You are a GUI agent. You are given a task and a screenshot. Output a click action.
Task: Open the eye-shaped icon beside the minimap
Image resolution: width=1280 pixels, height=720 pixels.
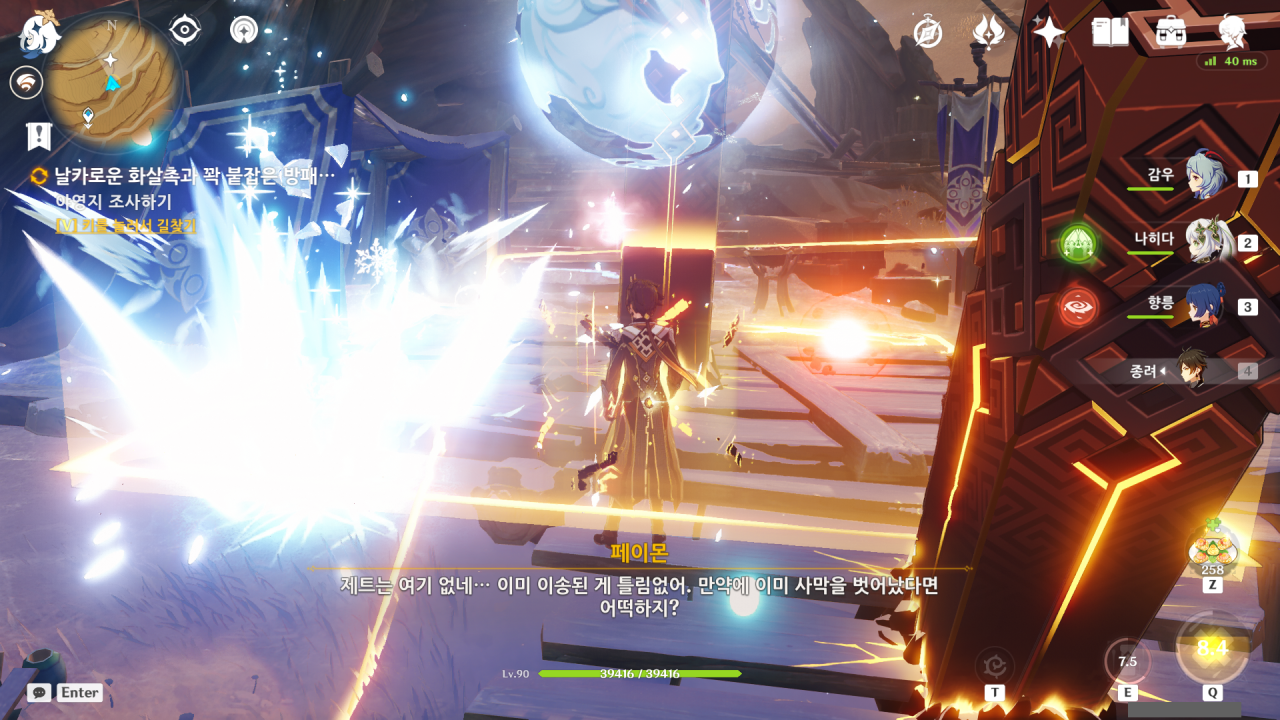tap(185, 30)
